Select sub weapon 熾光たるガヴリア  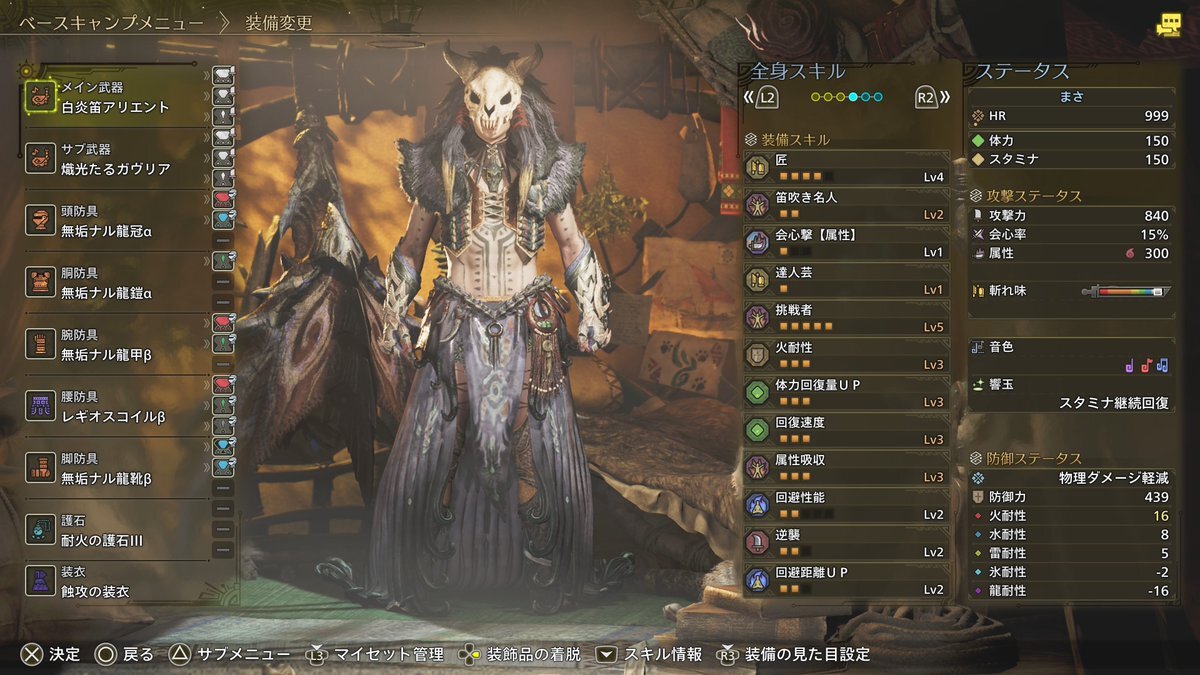pyautogui.click(x=115, y=160)
